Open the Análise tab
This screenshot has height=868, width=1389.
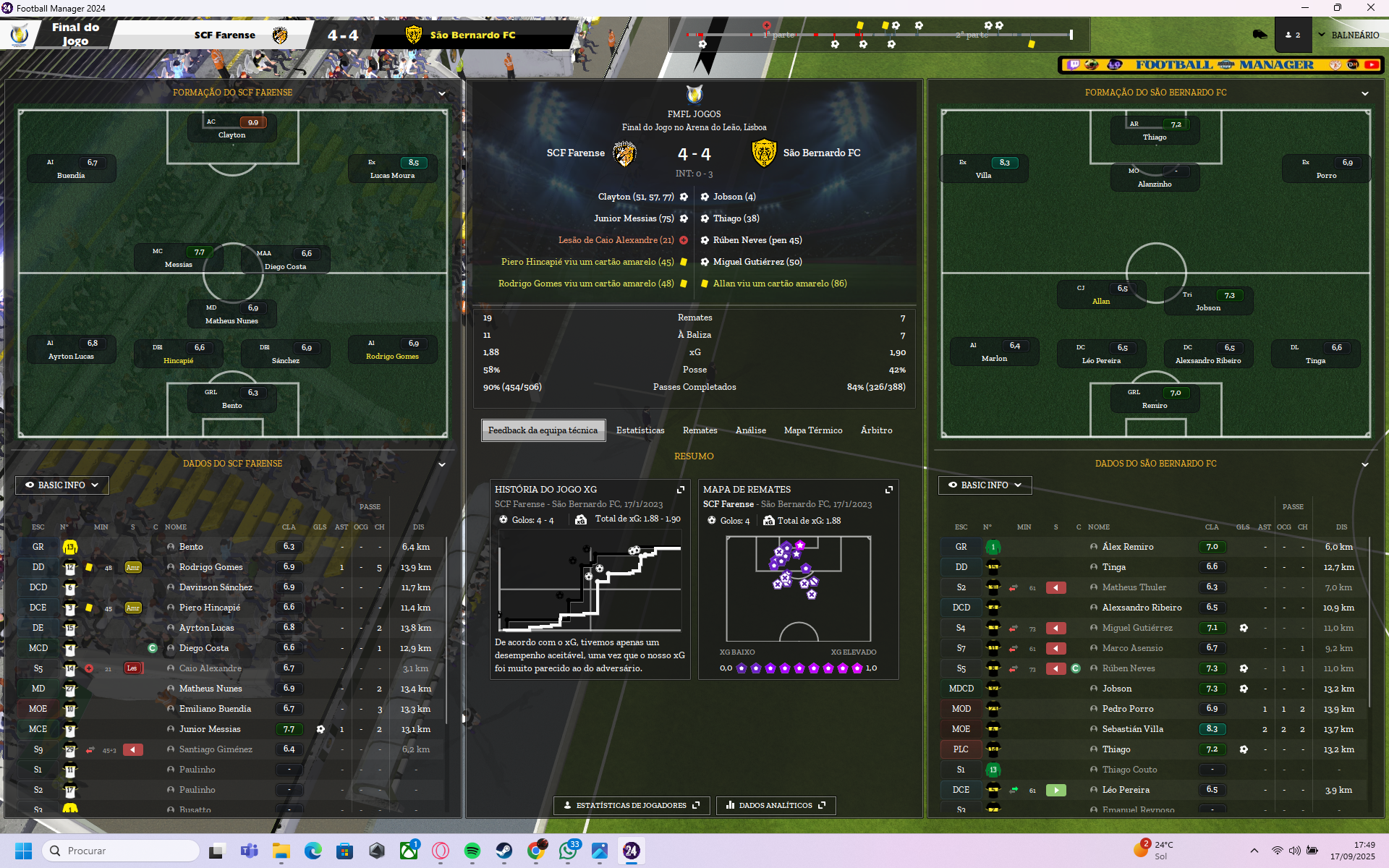[x=750, y=430]
